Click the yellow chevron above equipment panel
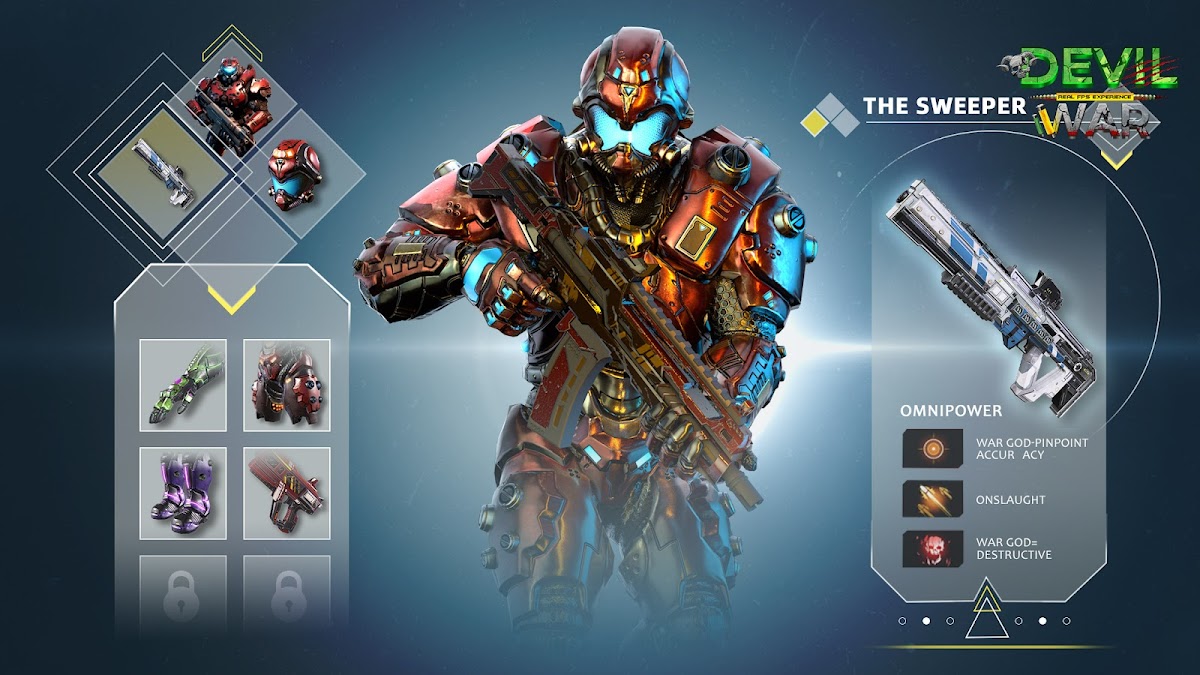This screenshot has height=675, width=1200. click(x=231, y=299)
